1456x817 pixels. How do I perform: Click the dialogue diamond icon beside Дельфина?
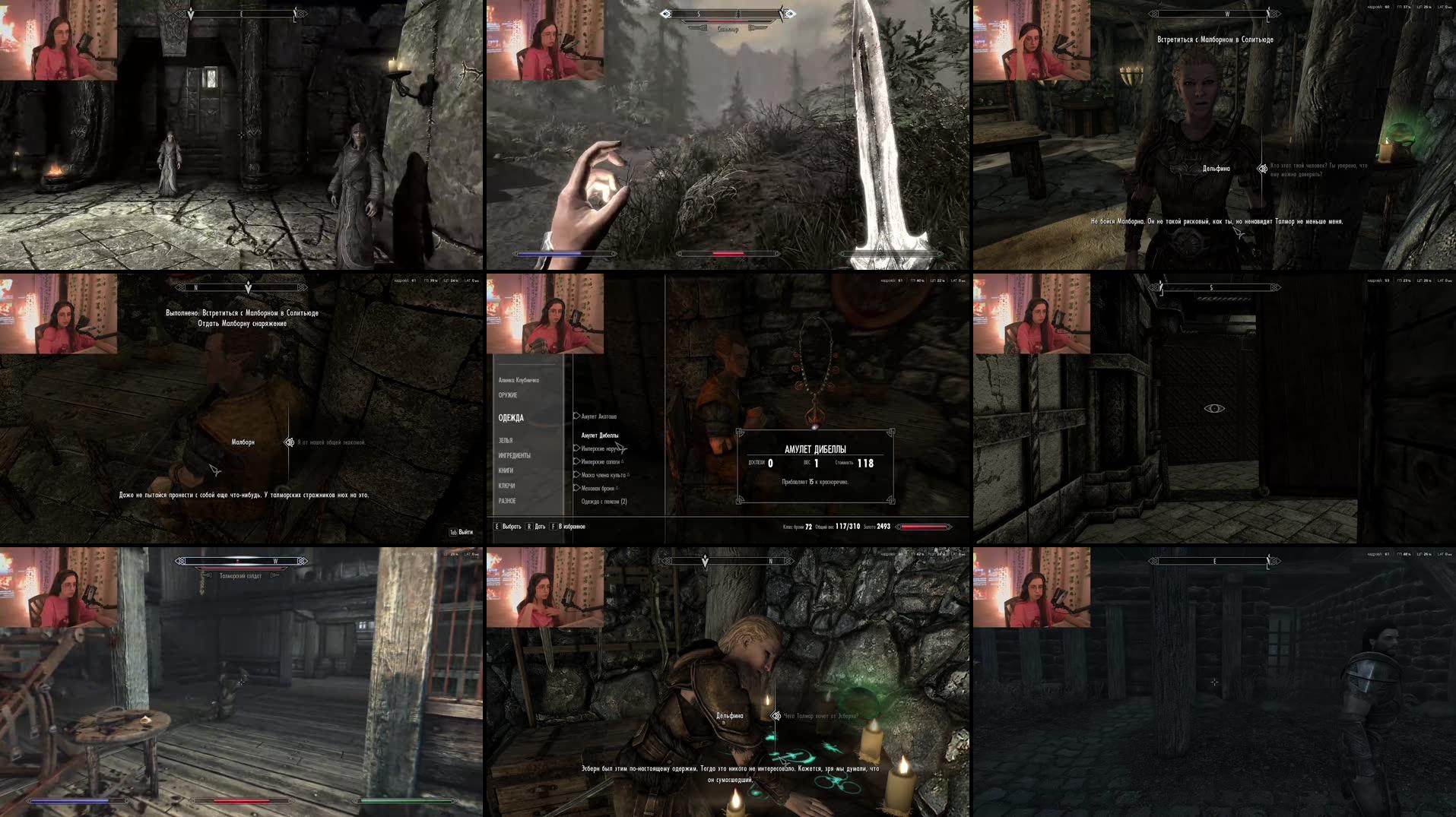777,715
